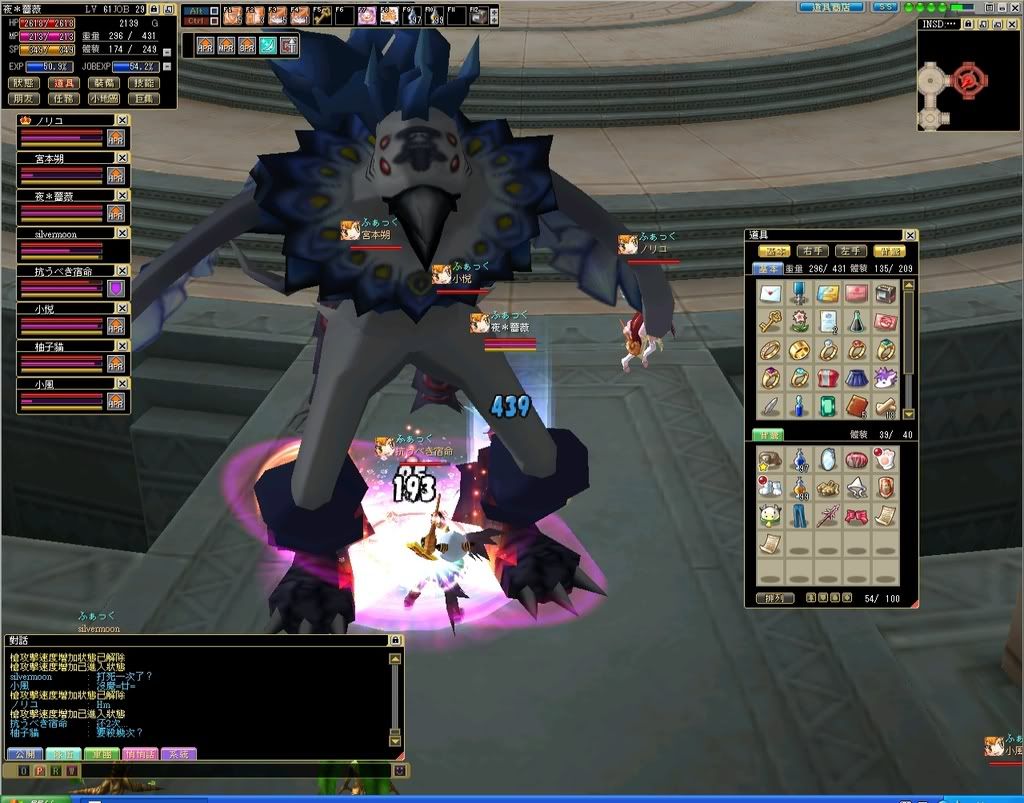Select the green emerald gem item
The image size is (1024, 803).
(x=828, y=406)
